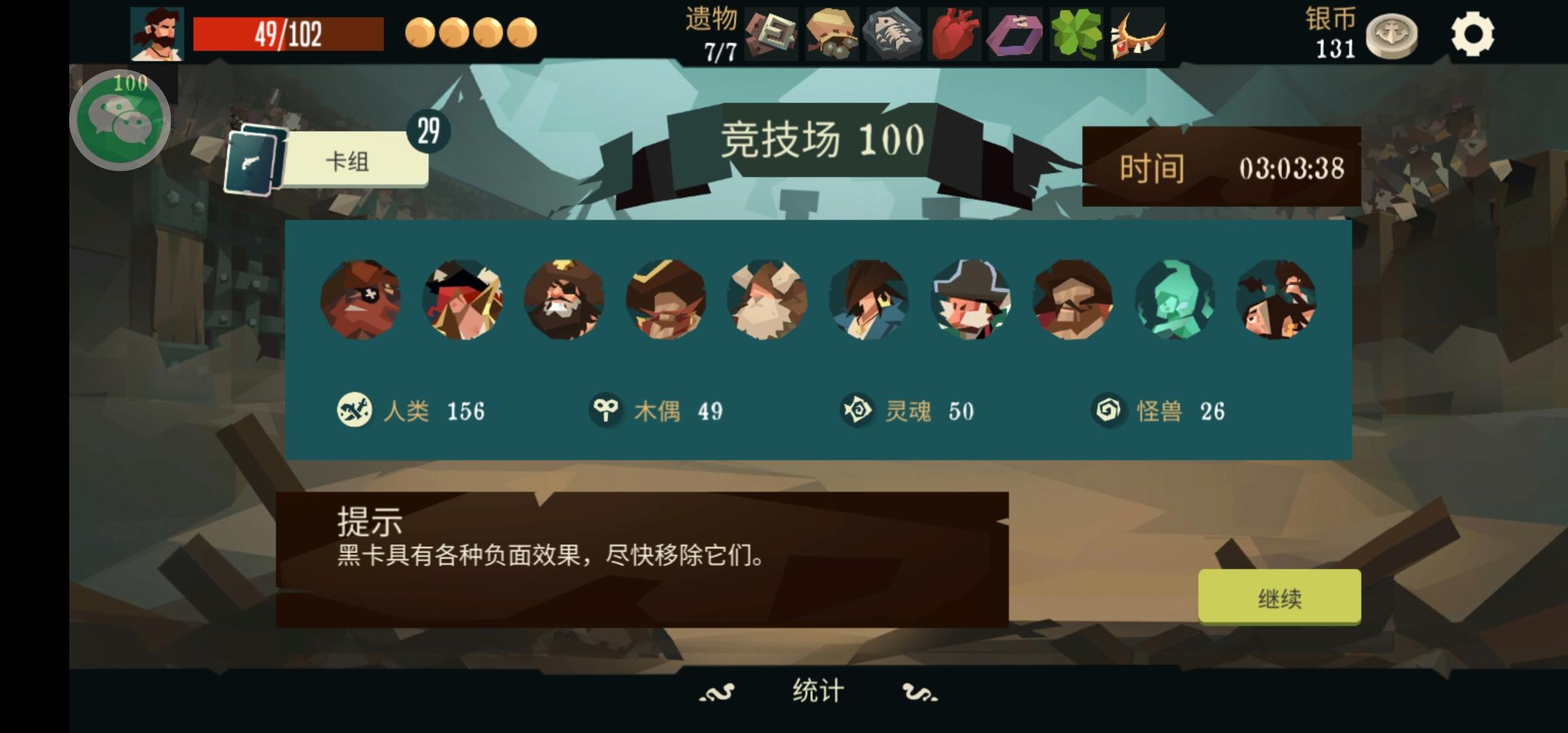
Task: Select the clover relic icon
Action: [1076, 33]
